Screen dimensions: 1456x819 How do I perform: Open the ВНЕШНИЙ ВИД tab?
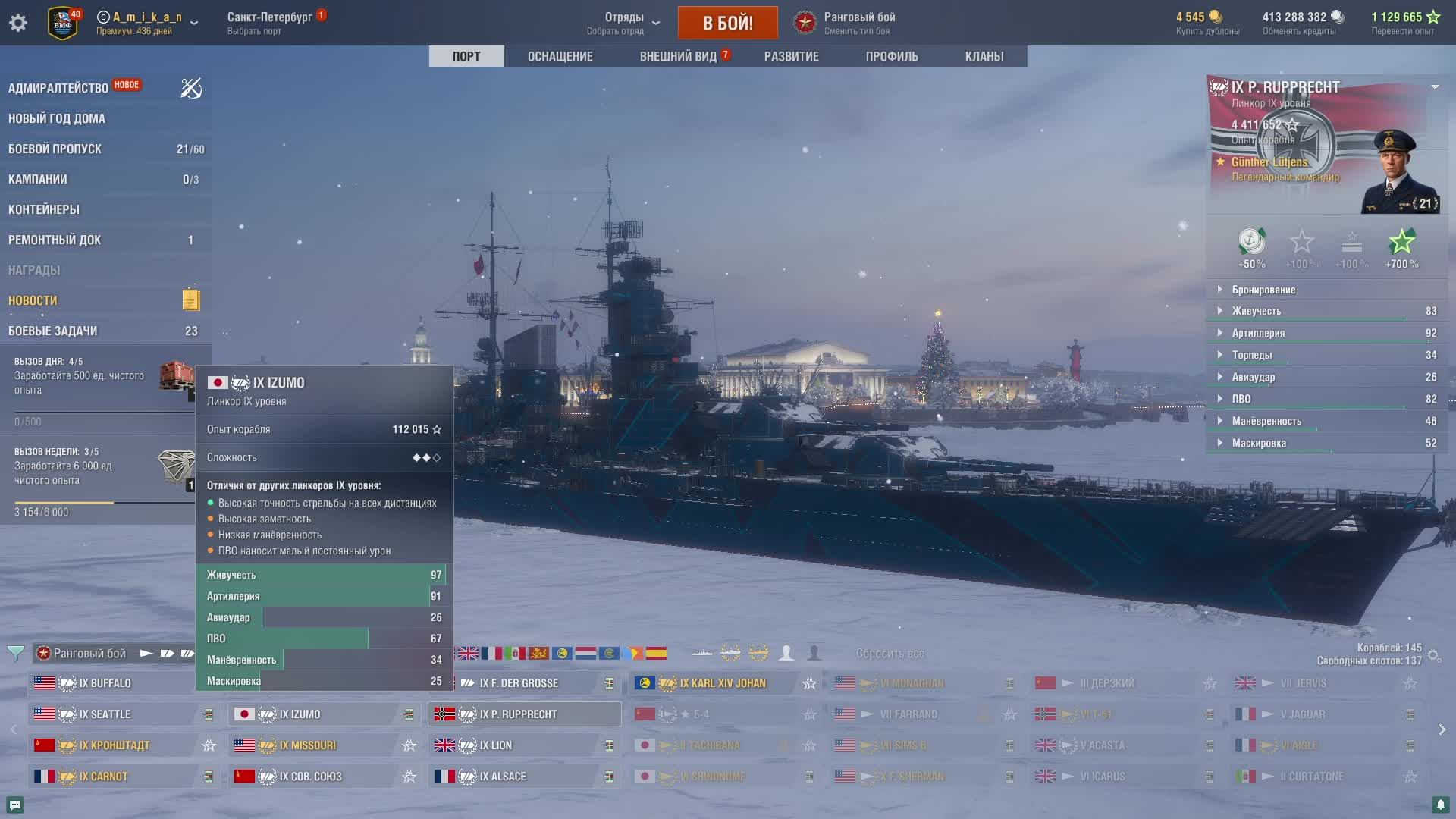[678, 56]
